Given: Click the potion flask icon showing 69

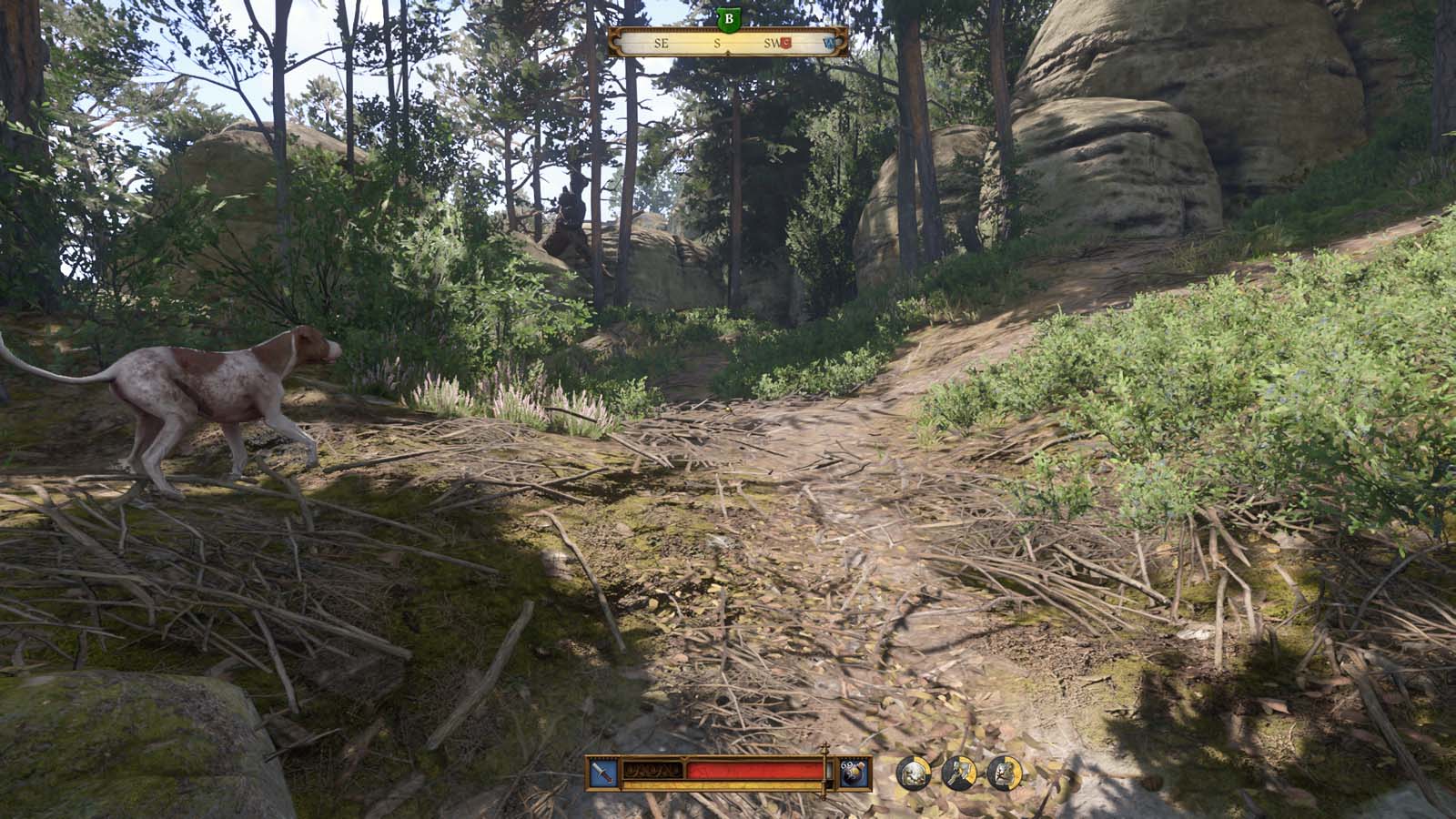Looking at the screenshot, I should tap(853, 772).
